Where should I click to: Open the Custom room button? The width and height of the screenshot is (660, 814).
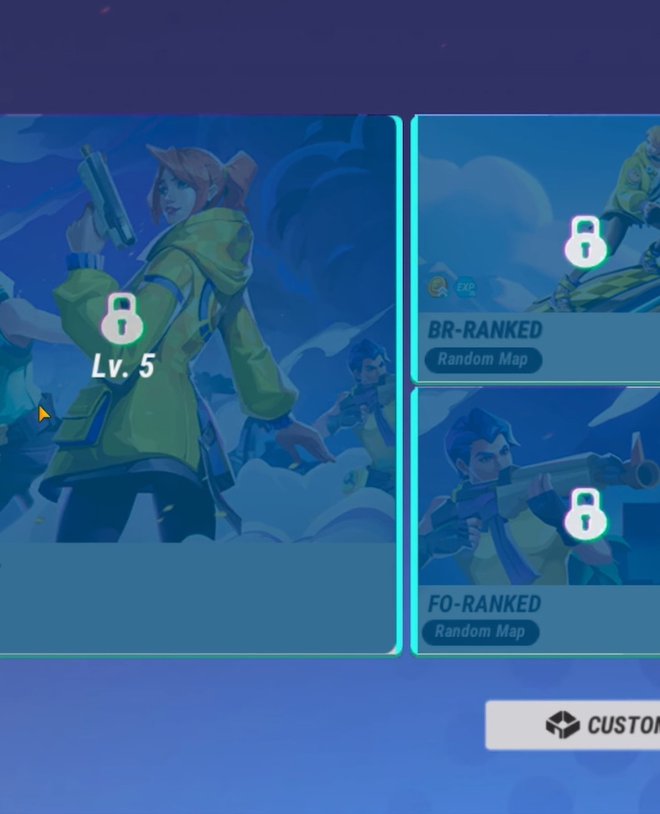coord(574,725)
